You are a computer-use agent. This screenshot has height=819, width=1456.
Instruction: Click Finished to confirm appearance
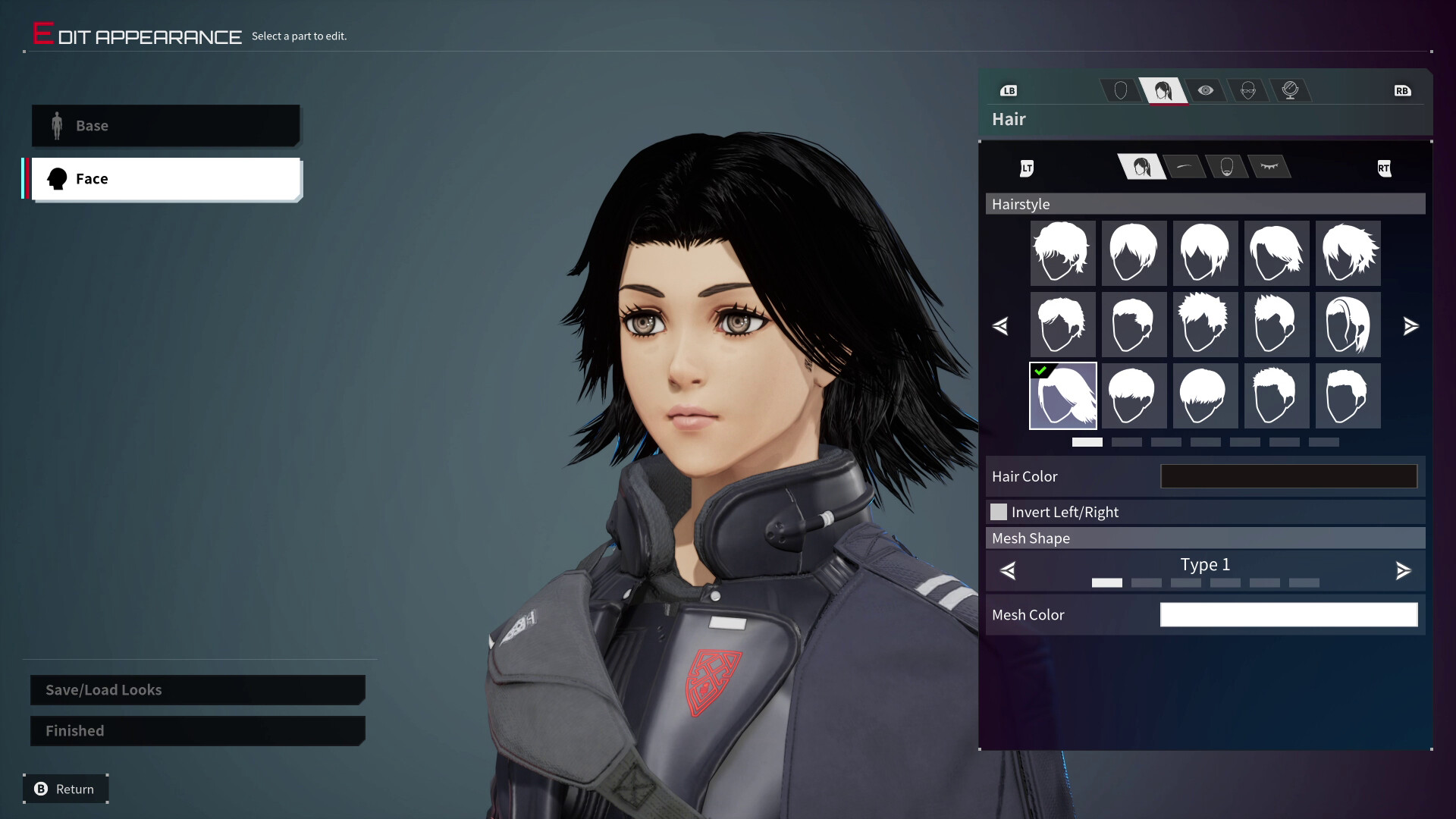tap(197, 730)
